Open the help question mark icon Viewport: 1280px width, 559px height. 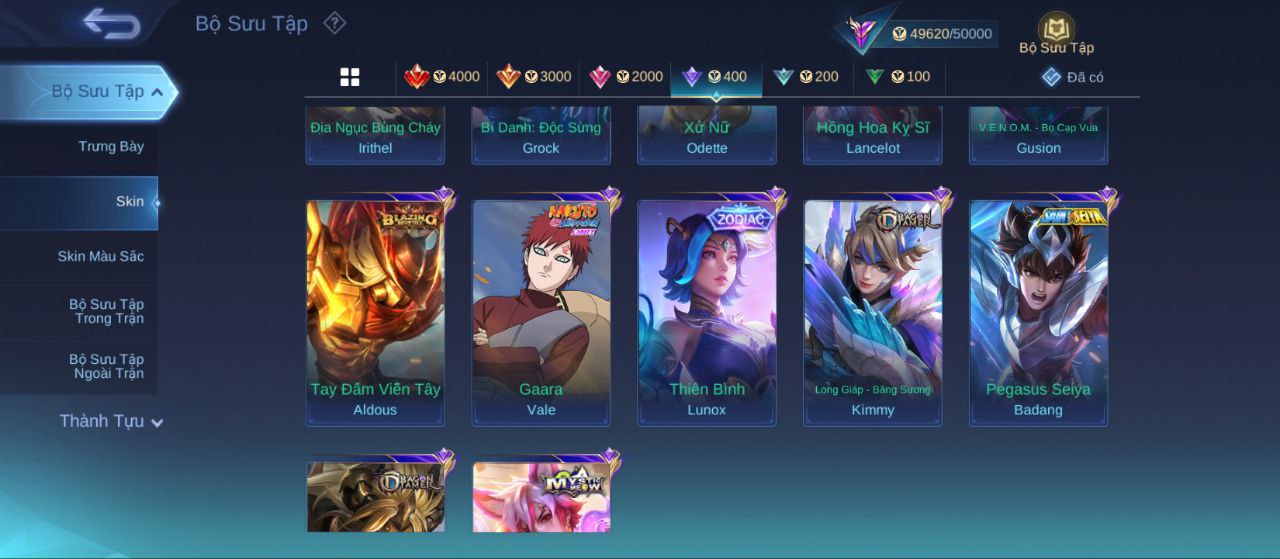click(x=335, y=23)
